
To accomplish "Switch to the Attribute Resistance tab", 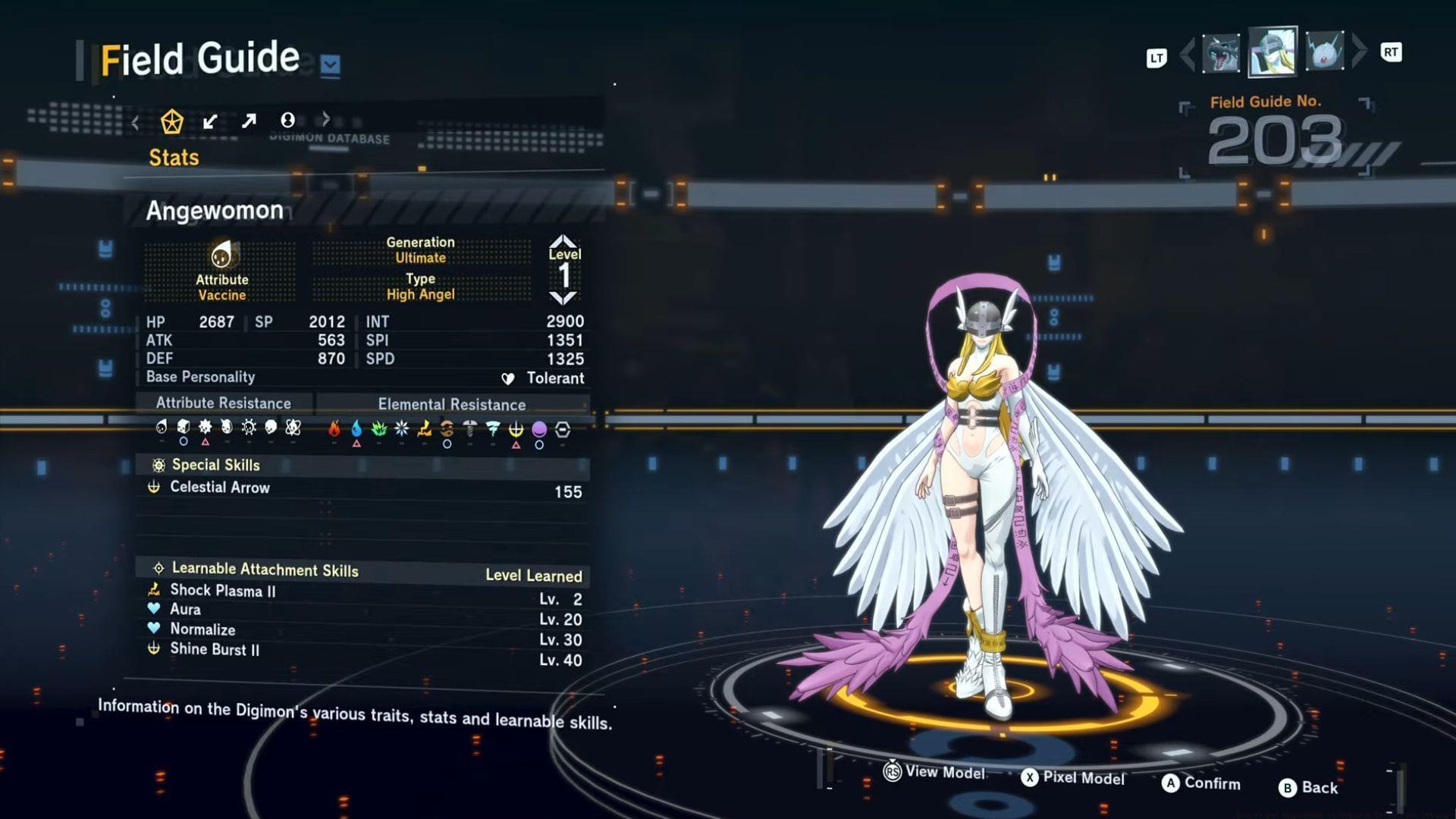I will point(224,403).
